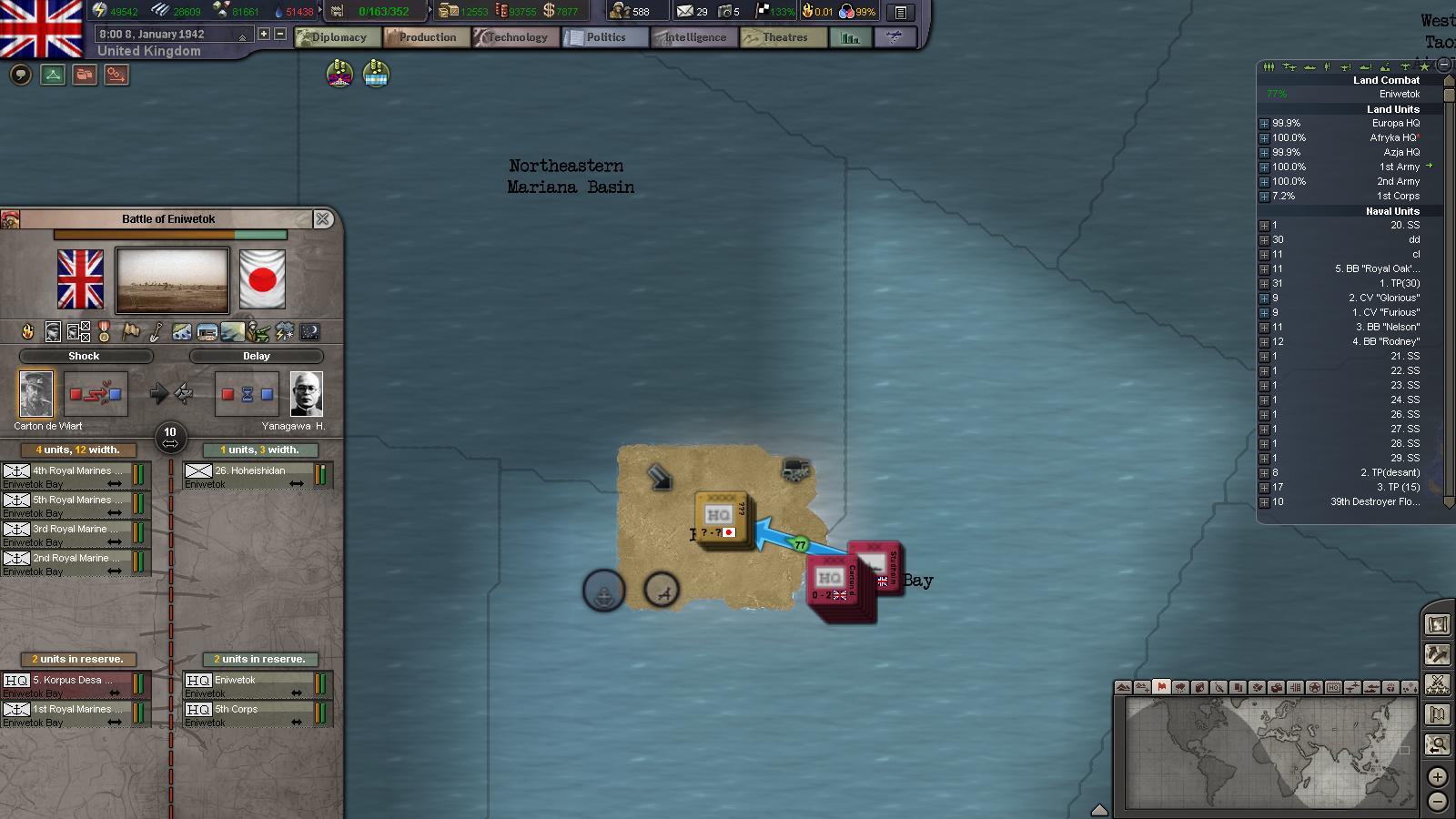Select the 2. CV "Glorious" fleet

tap(1383, 298)
